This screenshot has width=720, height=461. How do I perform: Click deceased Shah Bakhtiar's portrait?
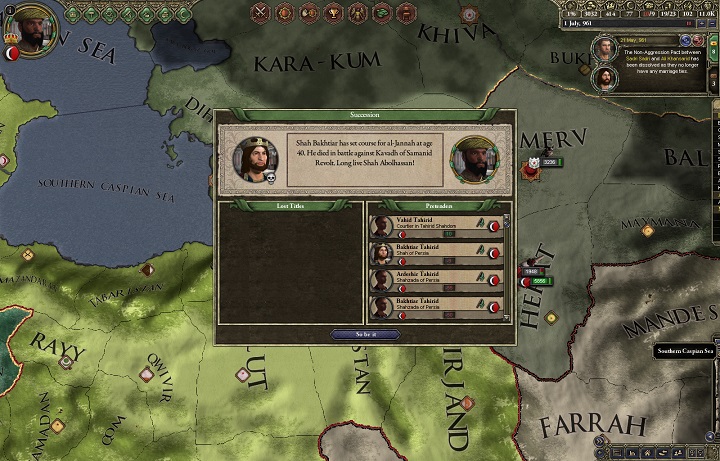click(x=254, y=158)
